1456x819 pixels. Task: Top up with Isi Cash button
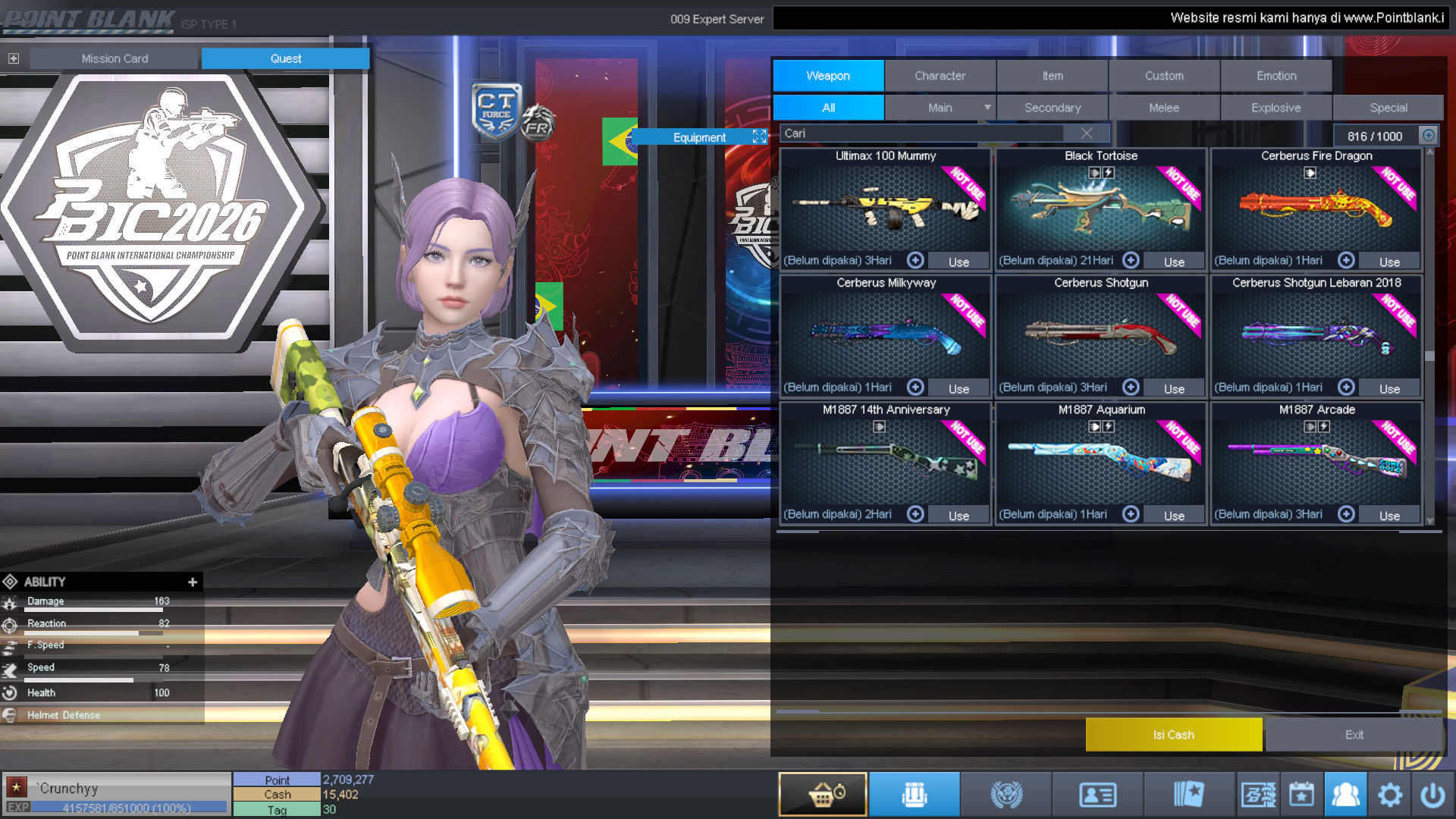click(1173, 735)
